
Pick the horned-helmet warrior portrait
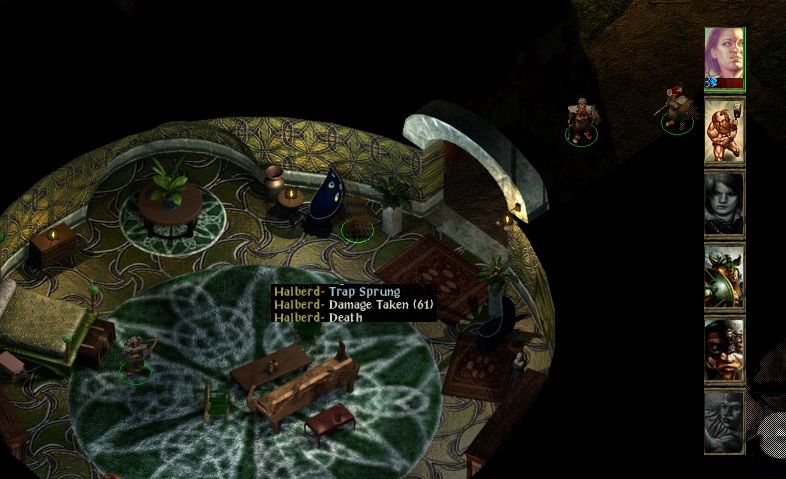[724, 276]
